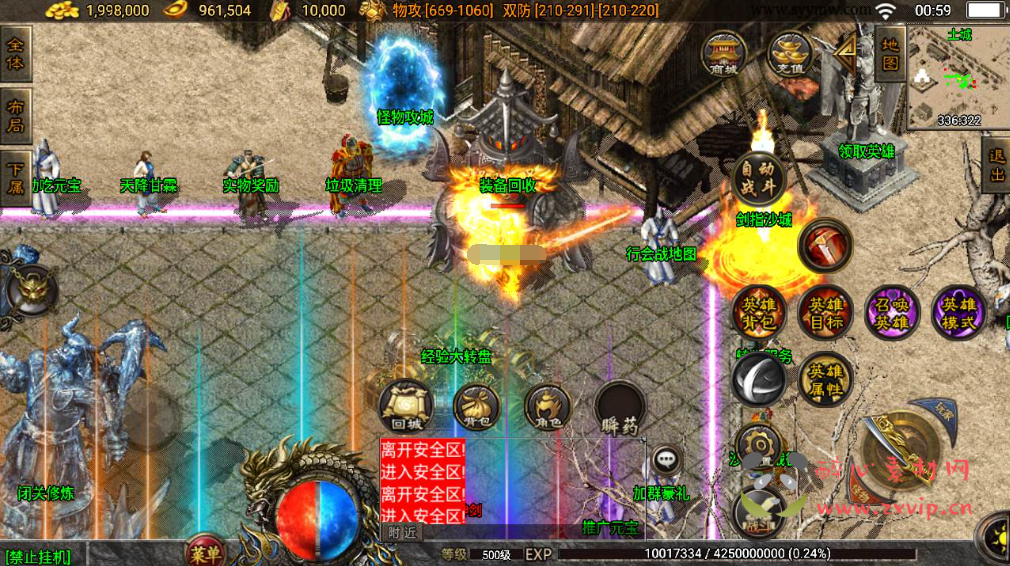The width and height of the screenshot is (1010, 566).
Task: Activate the red sword slash skill
Action: (x=825, y=246)
